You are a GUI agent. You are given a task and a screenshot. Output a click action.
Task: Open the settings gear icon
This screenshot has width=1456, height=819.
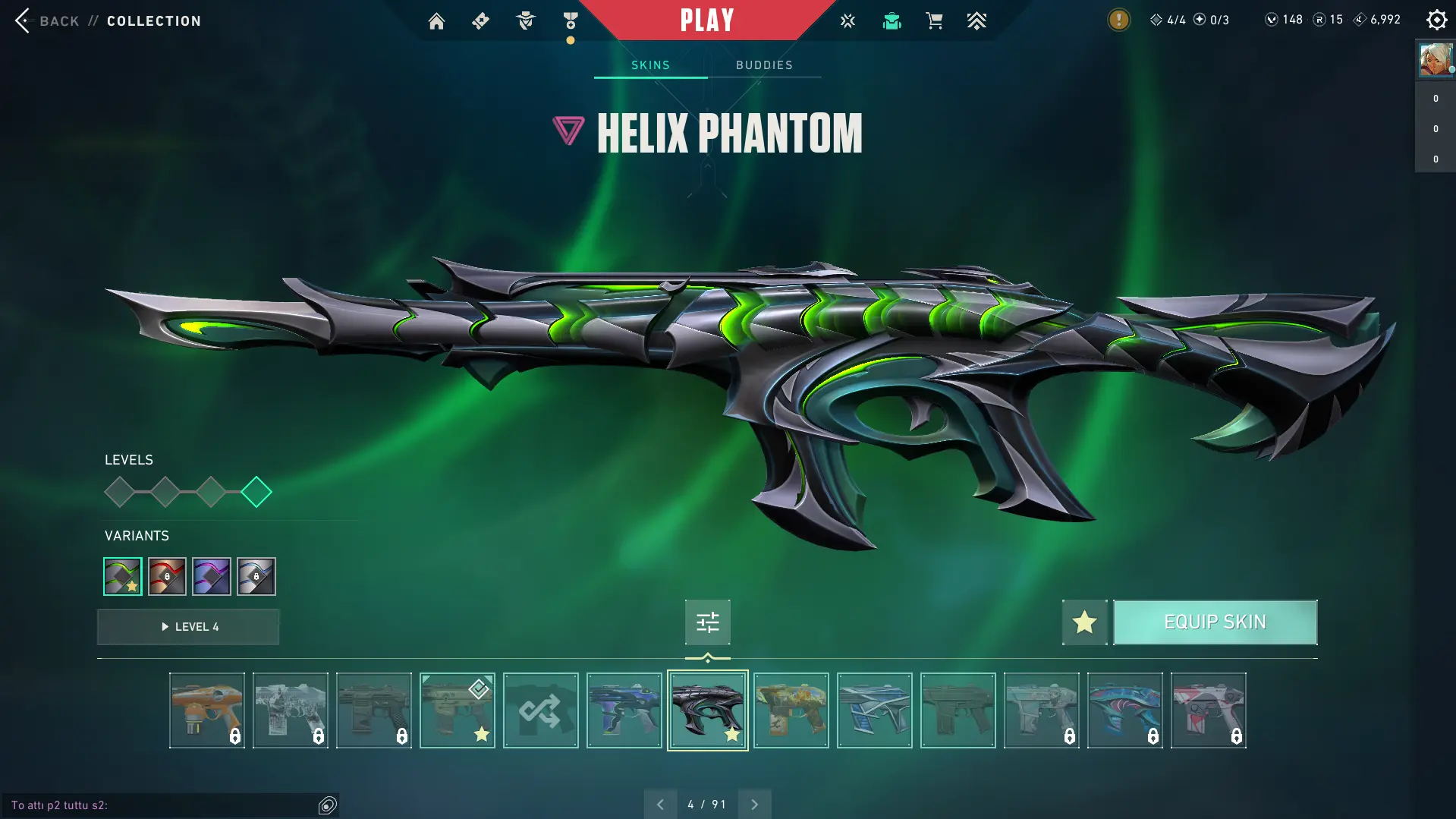1436,20
